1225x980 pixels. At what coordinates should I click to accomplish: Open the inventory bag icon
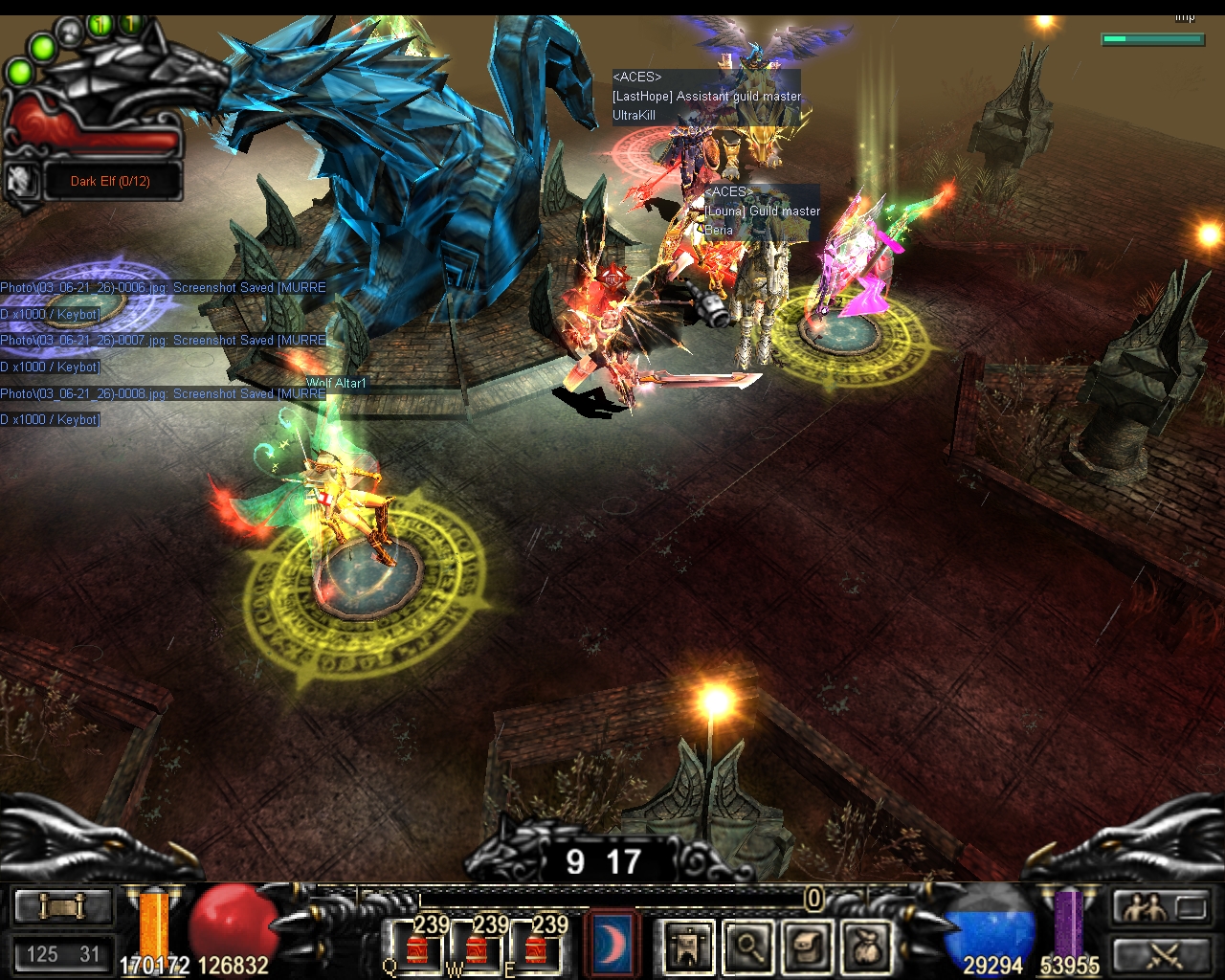click(x=866, y=946)
